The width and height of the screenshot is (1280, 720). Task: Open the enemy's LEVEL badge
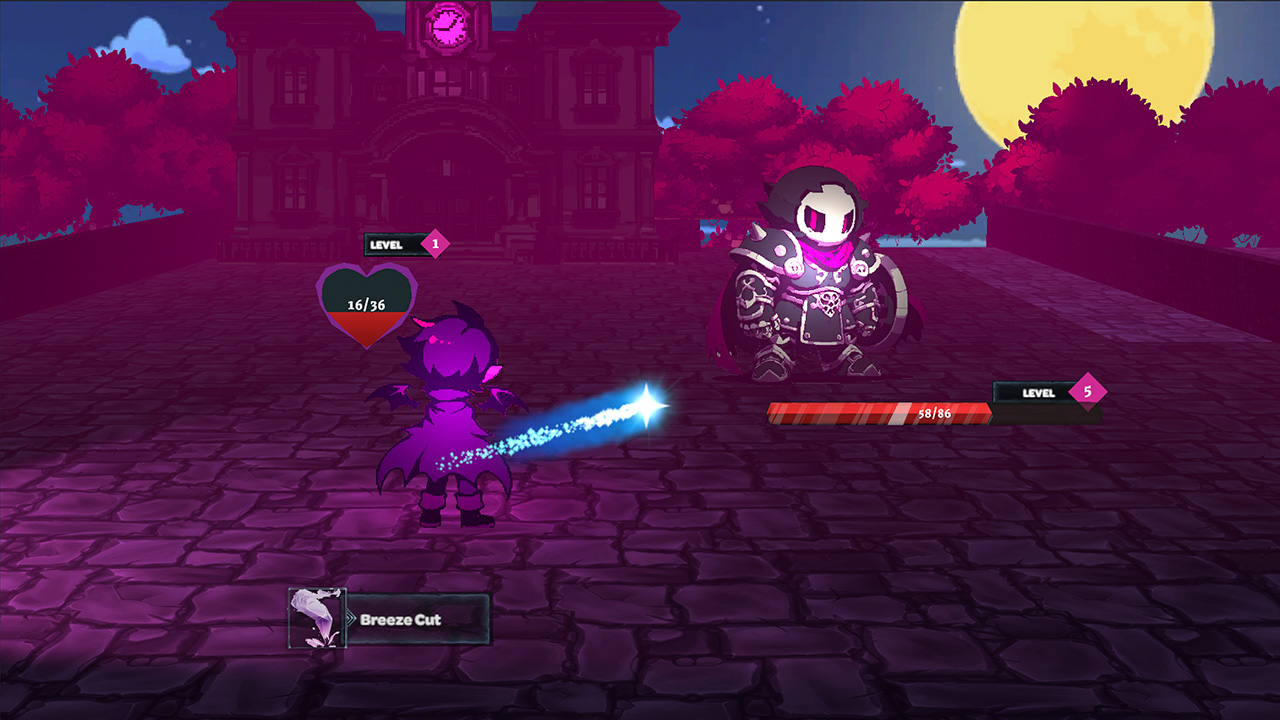pyautogui.click(x=1036, y=393)
